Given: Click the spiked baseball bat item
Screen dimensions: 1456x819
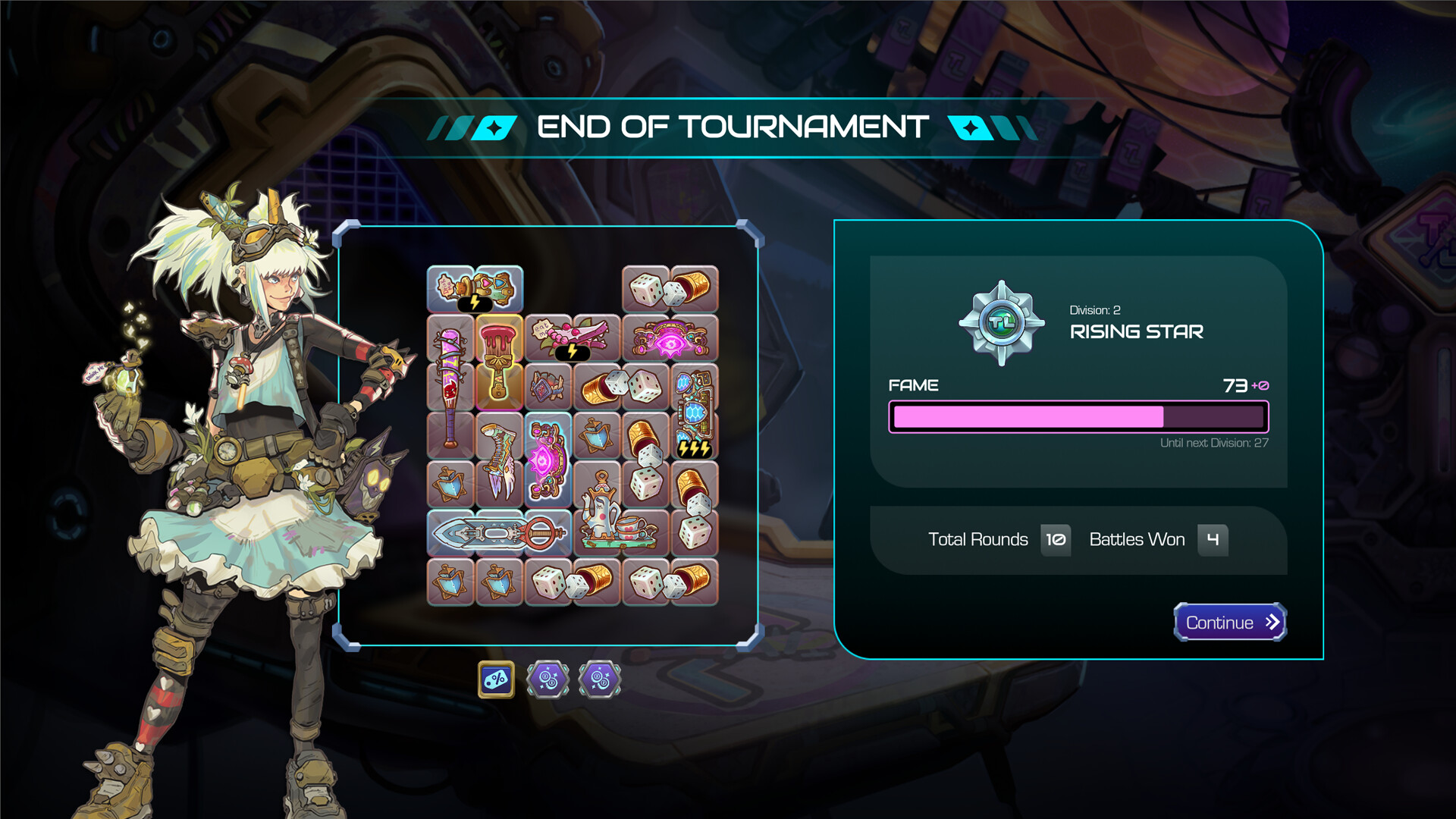Looking at the screenshot, I should pos(449,387).
